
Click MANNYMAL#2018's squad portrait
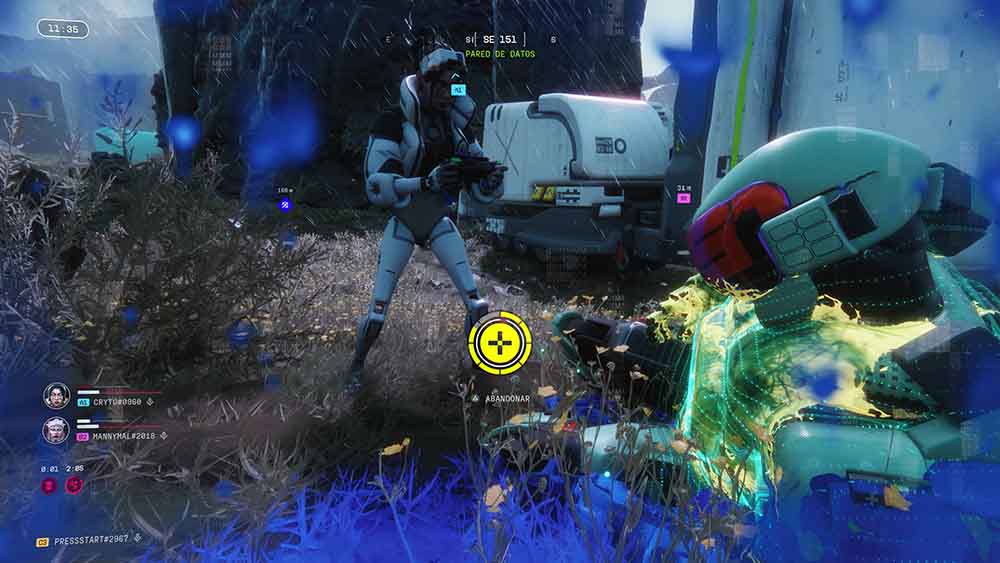(x=57, y=430)
